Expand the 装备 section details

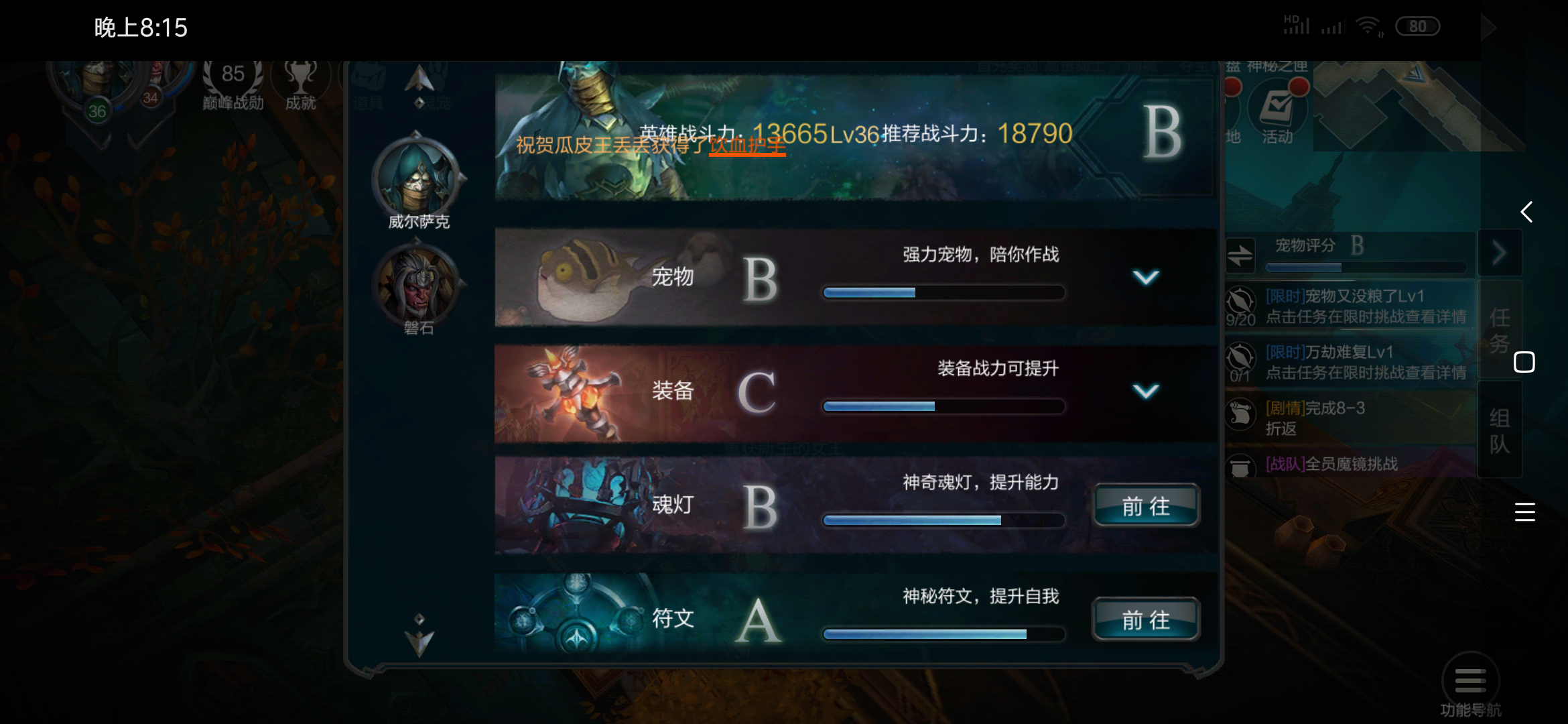click(1145, 390)
